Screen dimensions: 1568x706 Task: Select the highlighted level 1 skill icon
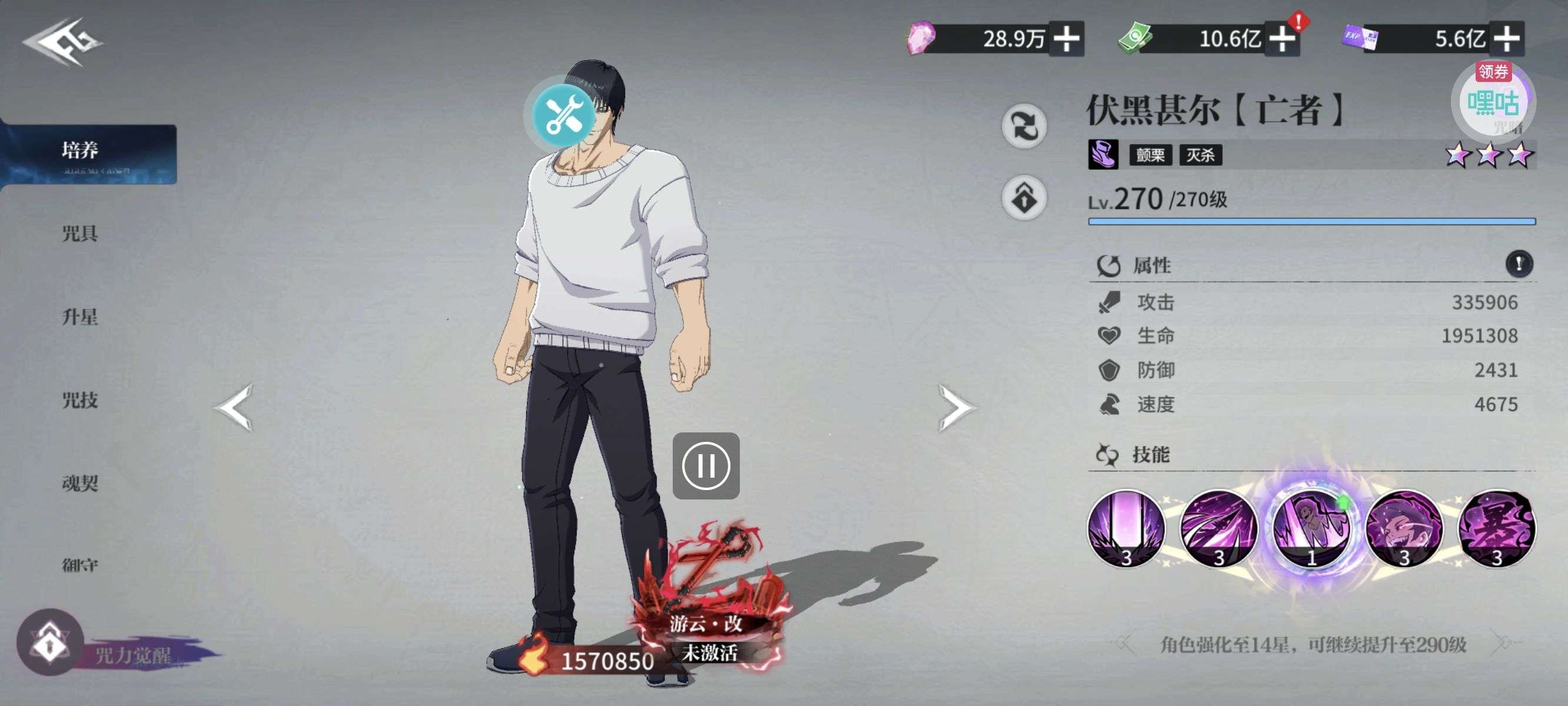pos(1312,528)
